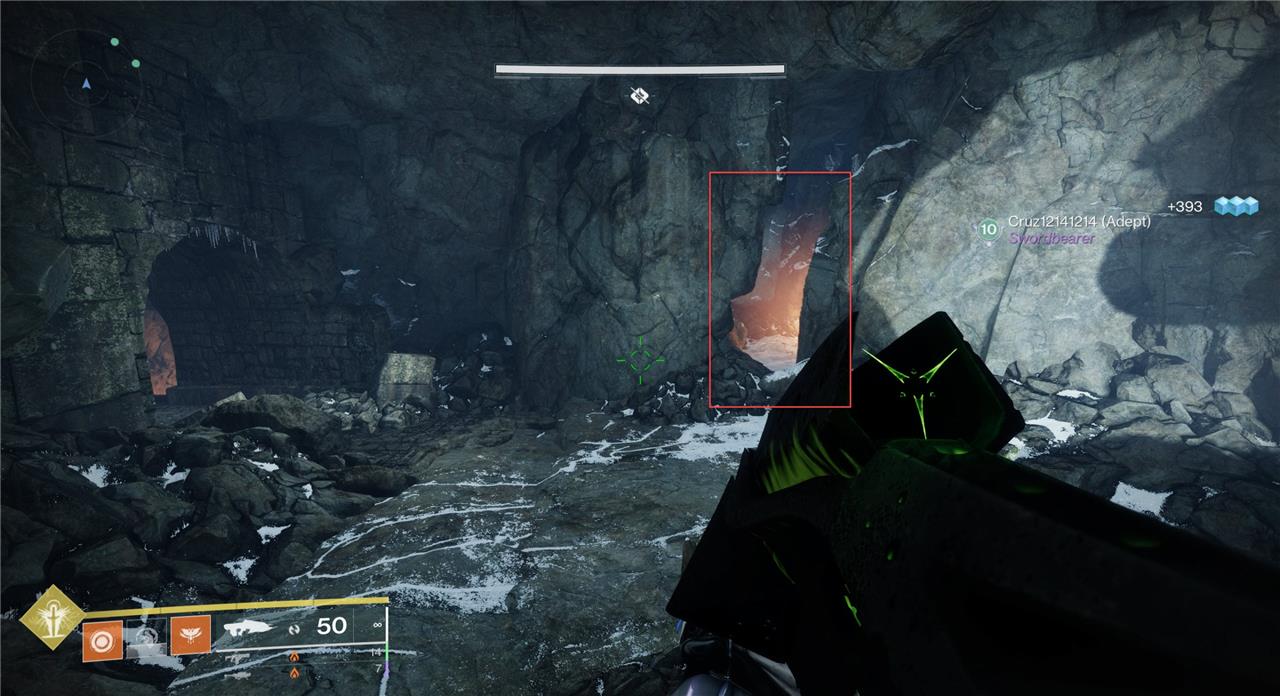
Task: Click the circular radar in the corner
Action: (85, 80)
